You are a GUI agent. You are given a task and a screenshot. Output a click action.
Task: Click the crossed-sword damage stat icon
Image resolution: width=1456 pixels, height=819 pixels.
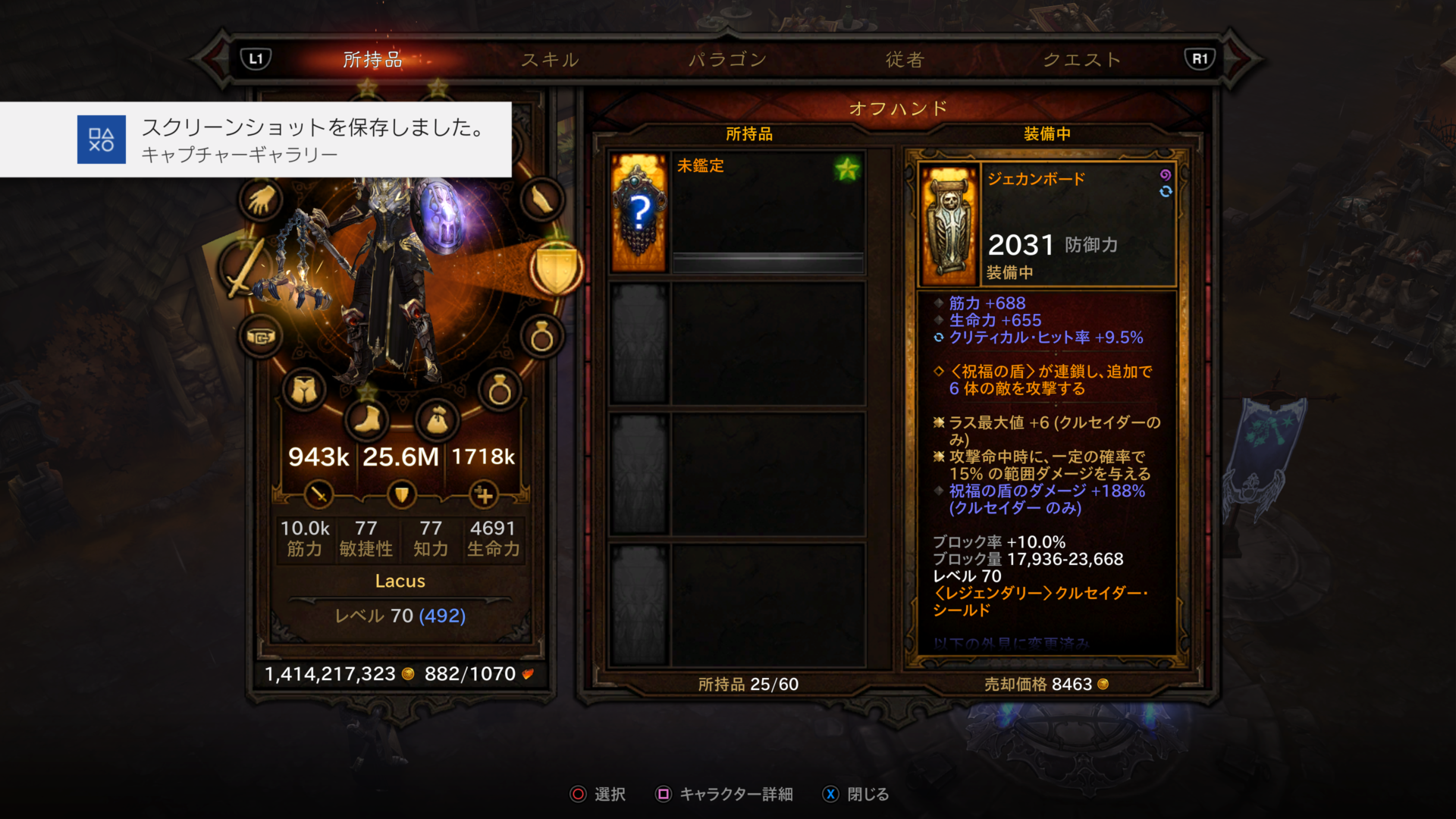(x=318, y=495)
